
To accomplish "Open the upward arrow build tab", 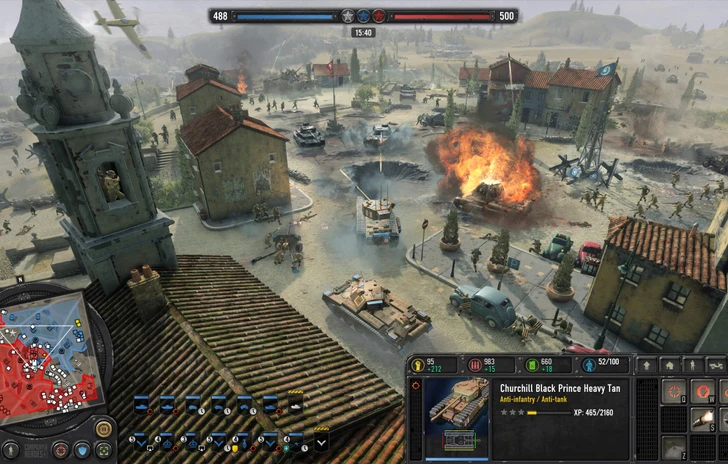I will [645, 366].
